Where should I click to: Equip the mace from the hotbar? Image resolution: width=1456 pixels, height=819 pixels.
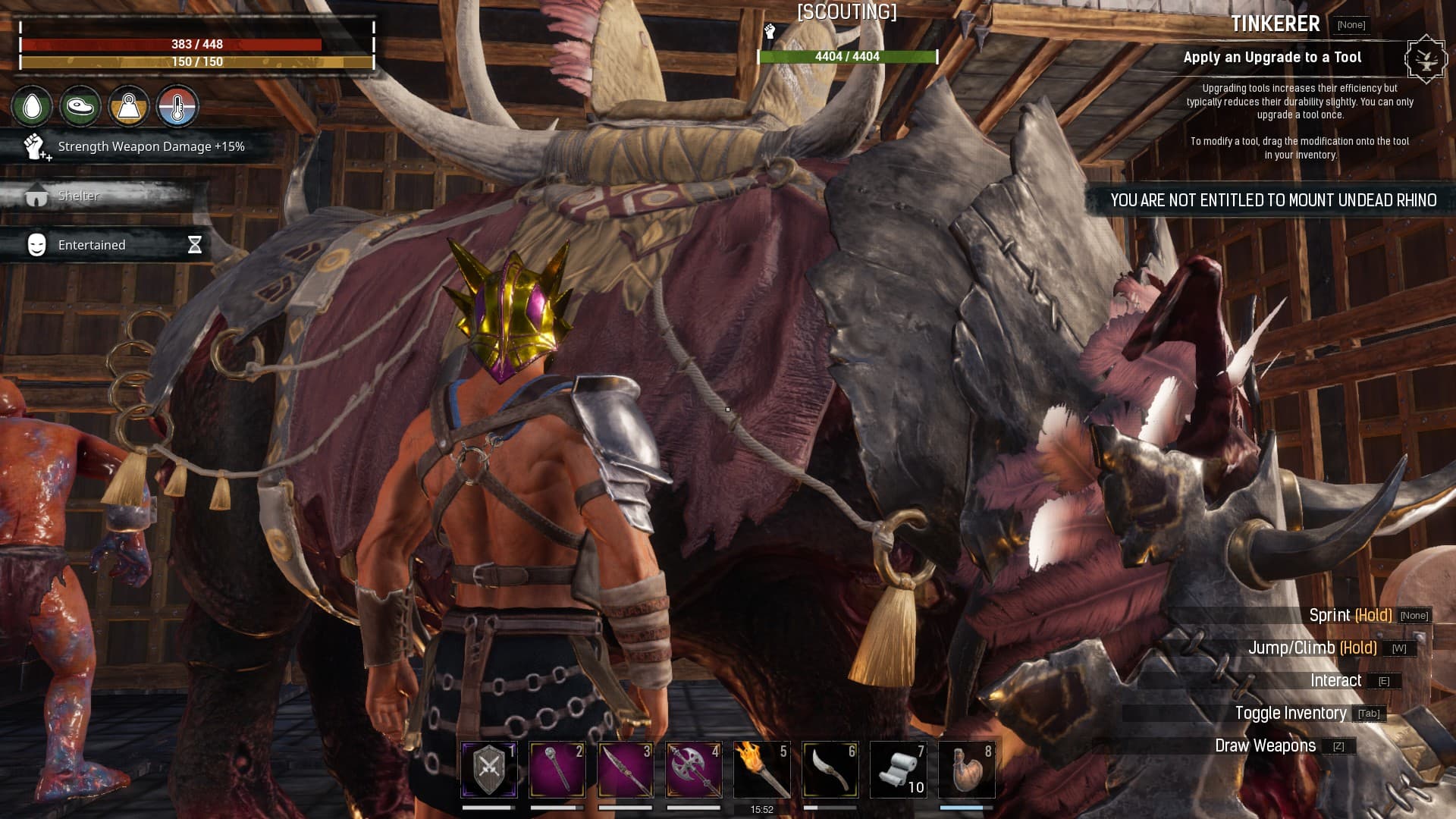(x=557, y=769)
